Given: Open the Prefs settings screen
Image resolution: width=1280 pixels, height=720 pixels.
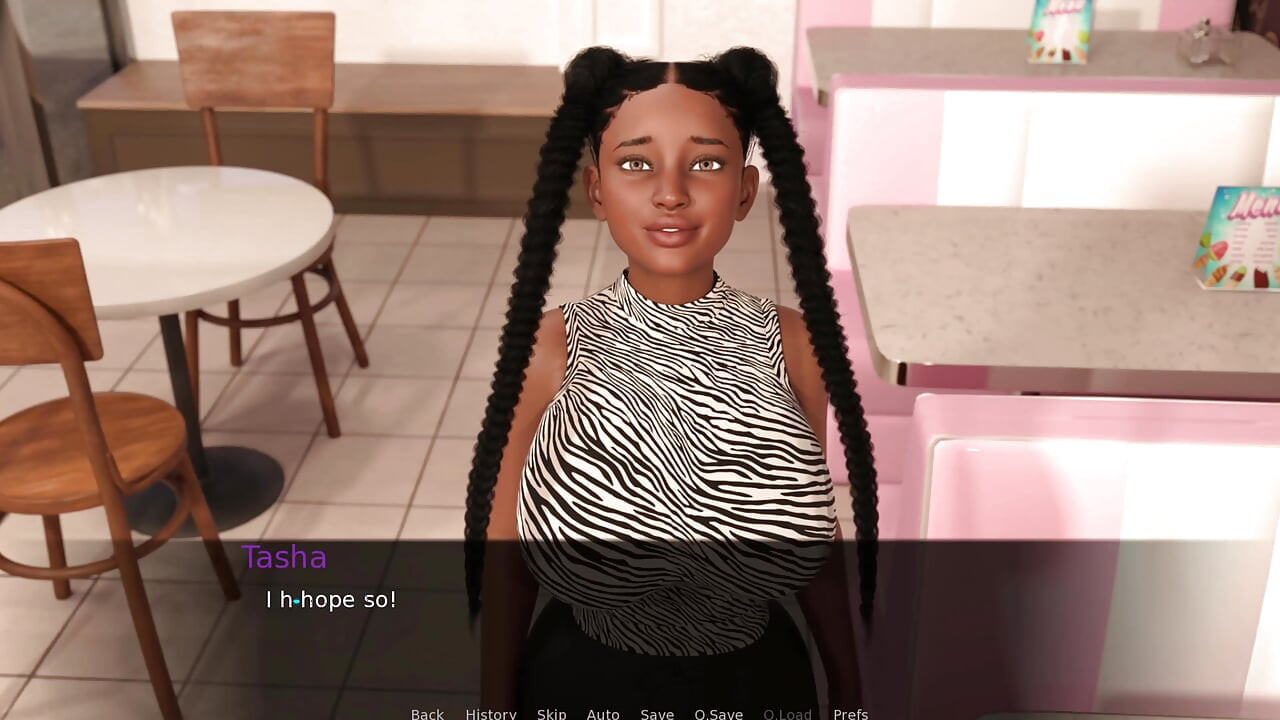Looking at the screenshot, I should tap(850, 713).
